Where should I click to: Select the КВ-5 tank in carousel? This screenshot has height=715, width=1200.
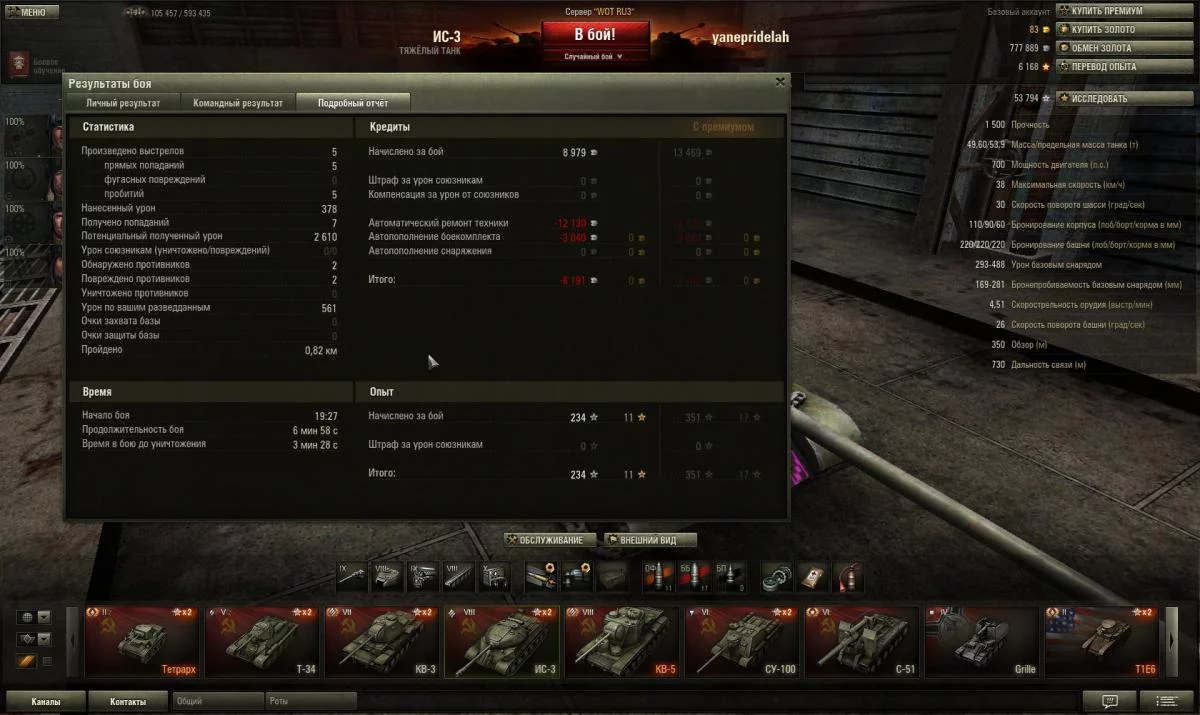[x=621, y=641]
